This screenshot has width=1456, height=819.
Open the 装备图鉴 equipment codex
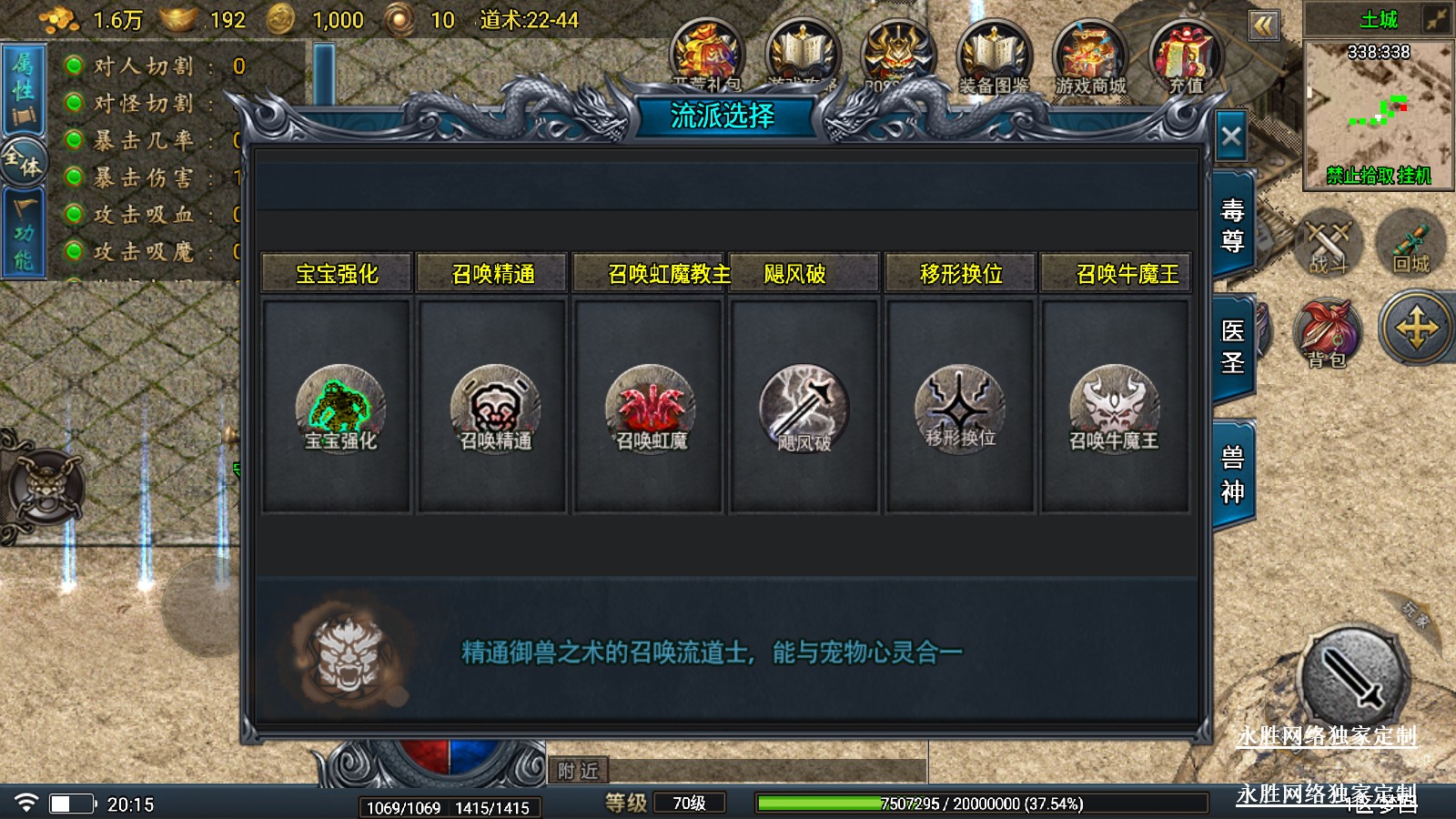pos(994,56)
